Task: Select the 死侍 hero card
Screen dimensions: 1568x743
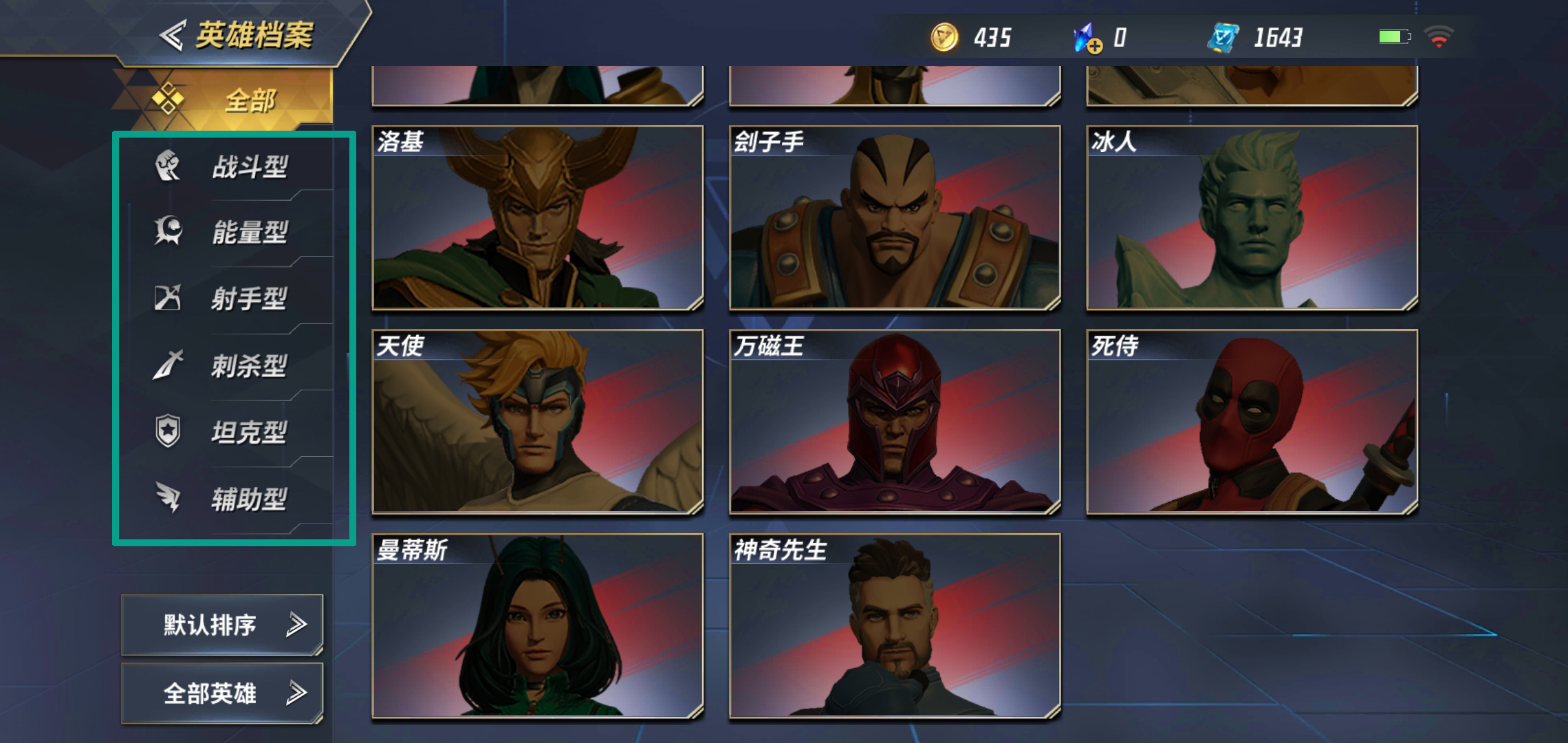Action: [x=1252, y=422]
